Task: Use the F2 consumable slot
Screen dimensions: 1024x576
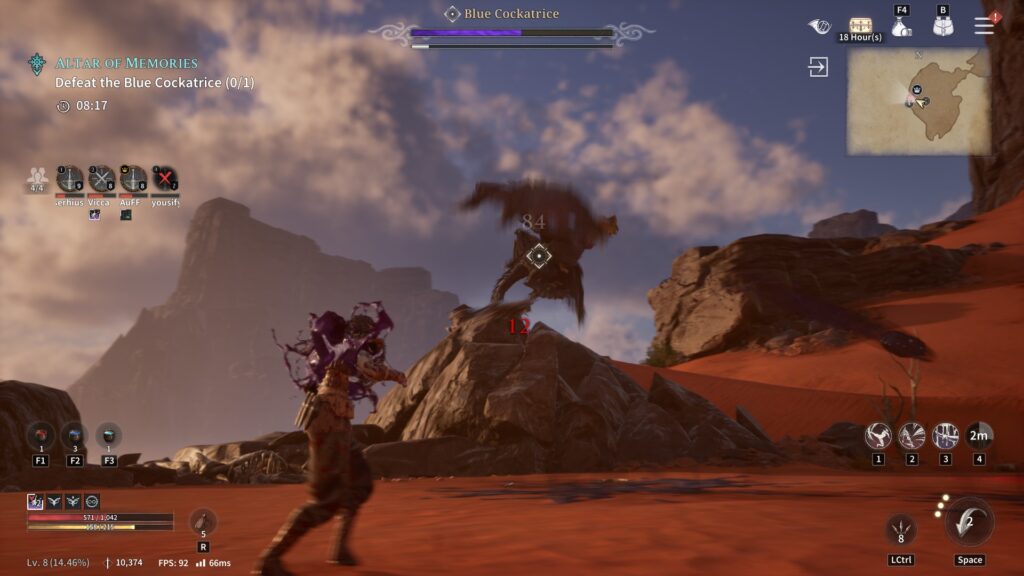Action: [75, 436]
